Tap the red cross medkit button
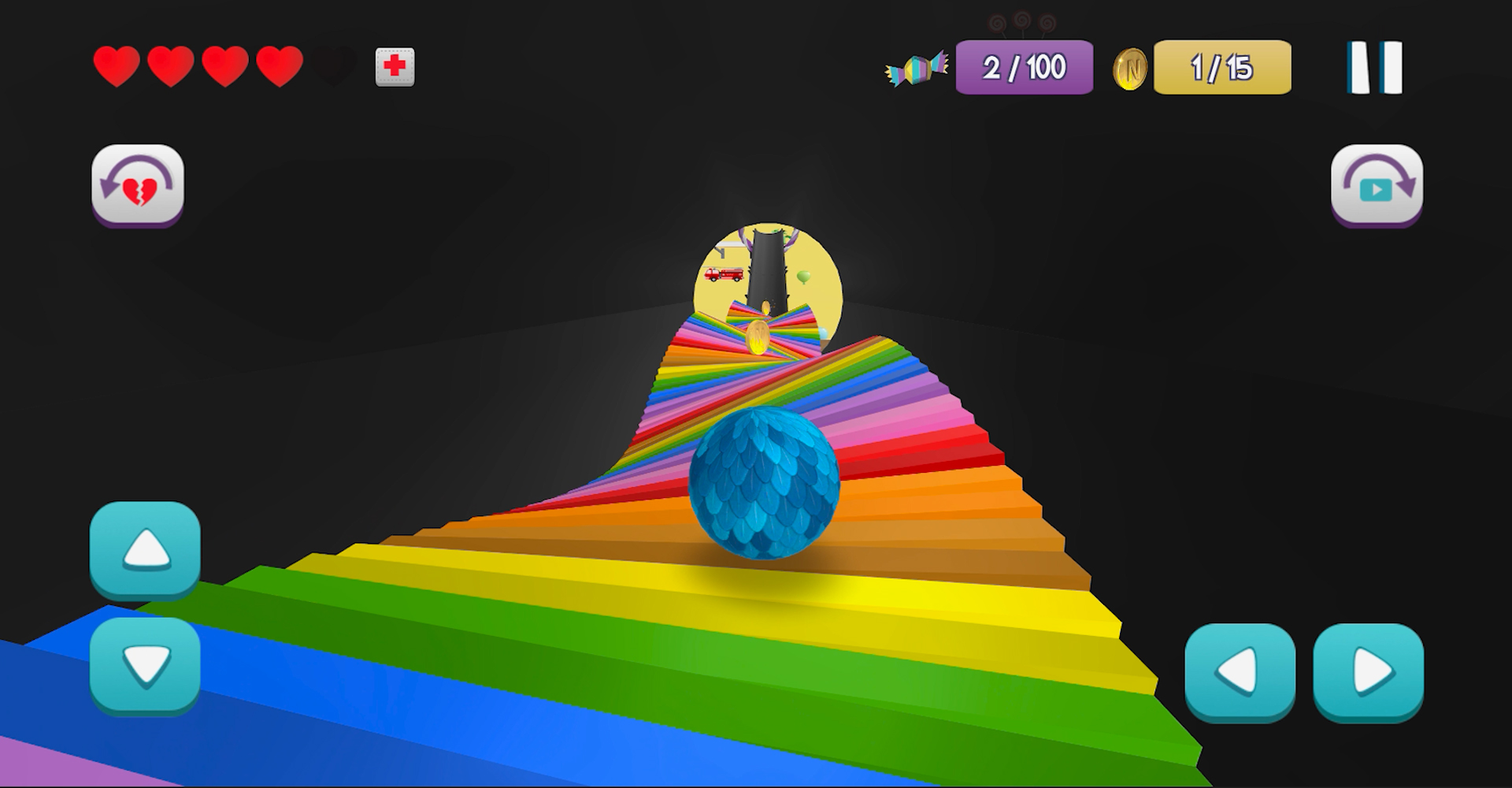Image resolution: width=1512 pixels, height=788 pixels. click(395, 67)
